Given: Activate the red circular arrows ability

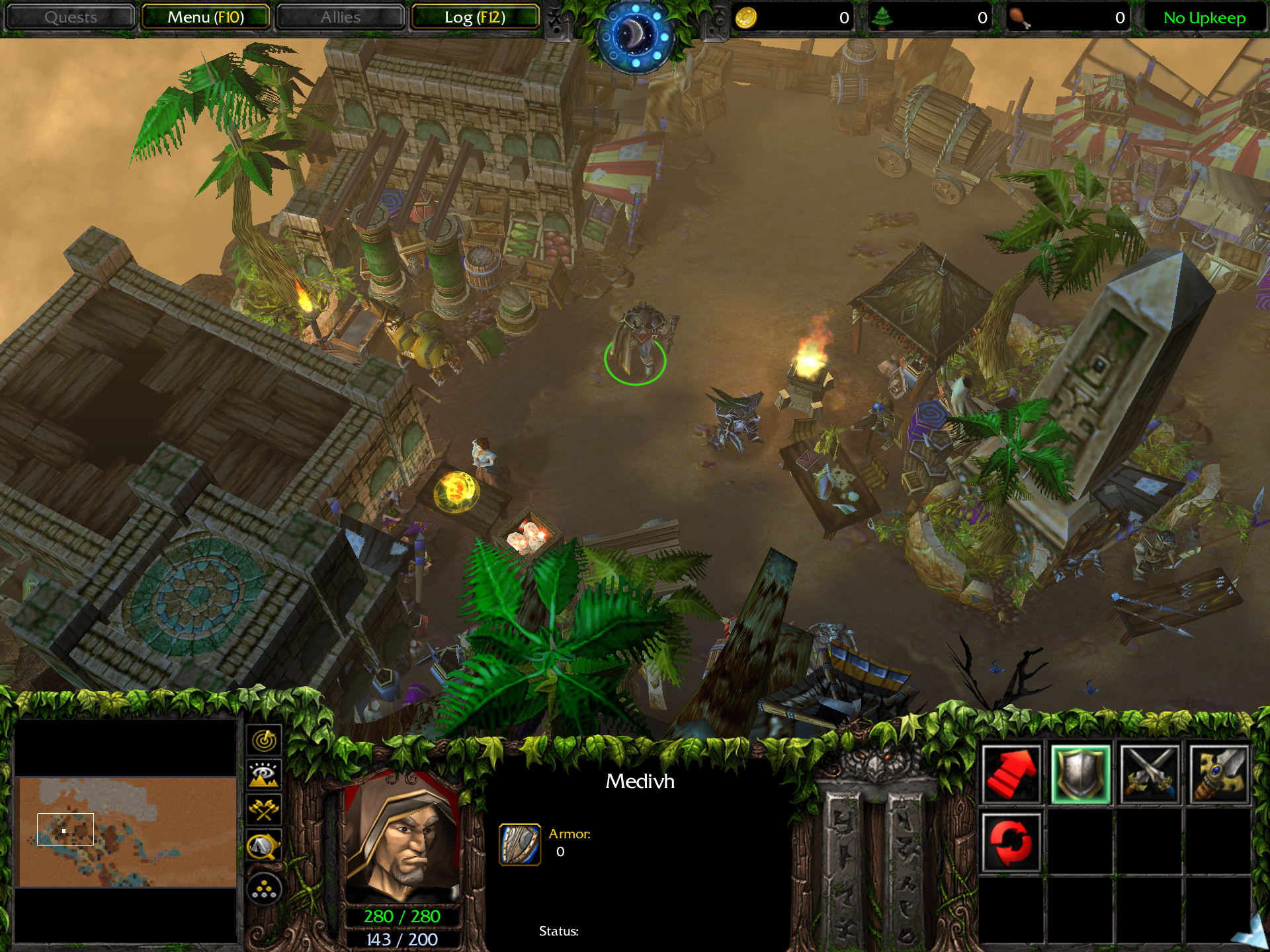Looking at the screenshot, I should [x=1011, y=843].
